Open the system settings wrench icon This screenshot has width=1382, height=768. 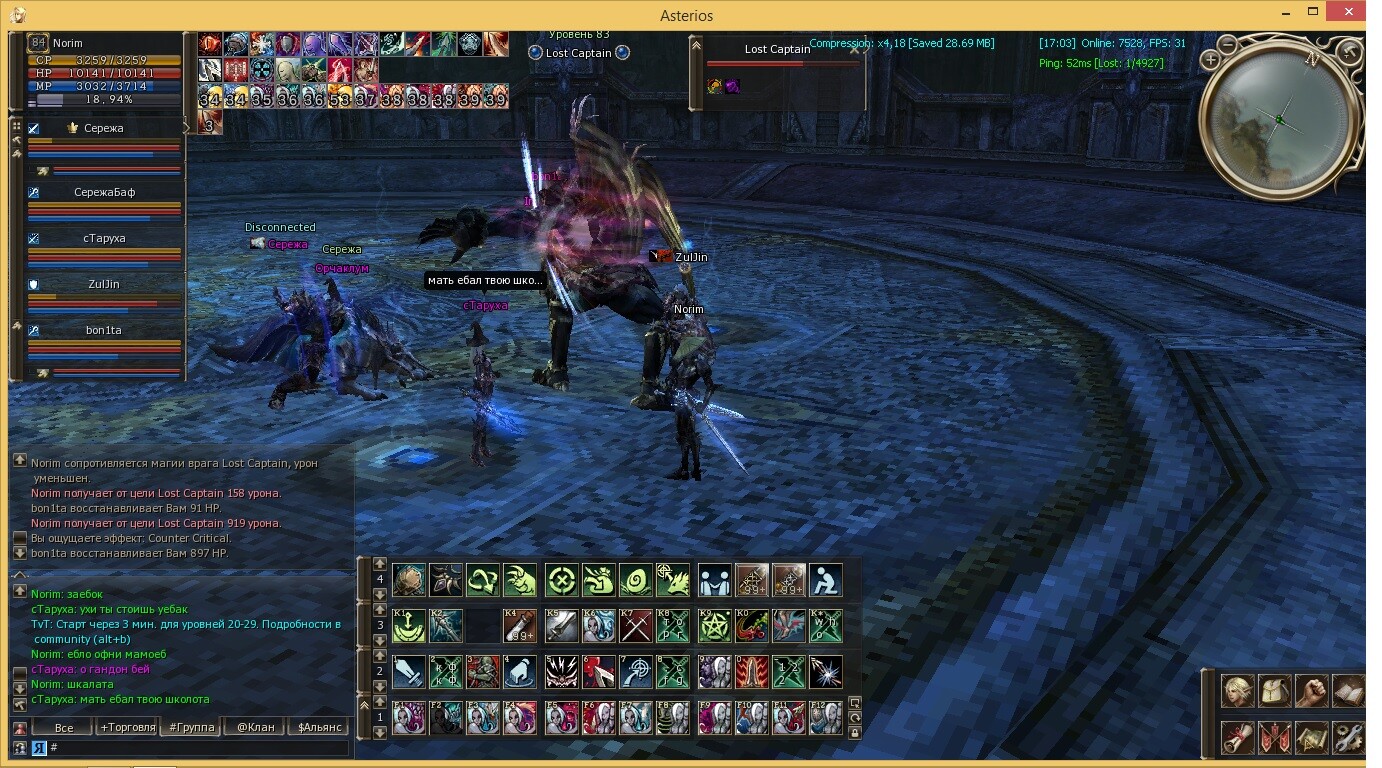pyautogui.click(x=1348, y=738)
